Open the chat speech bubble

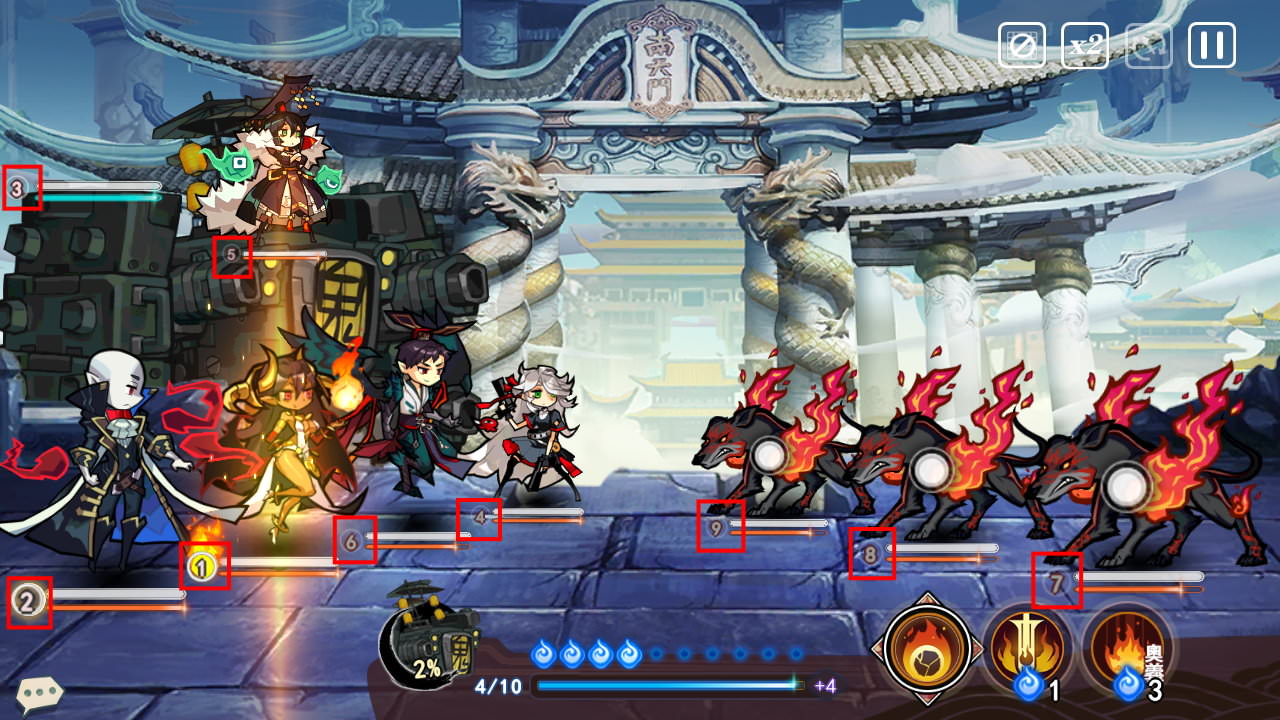coord(39,692)
